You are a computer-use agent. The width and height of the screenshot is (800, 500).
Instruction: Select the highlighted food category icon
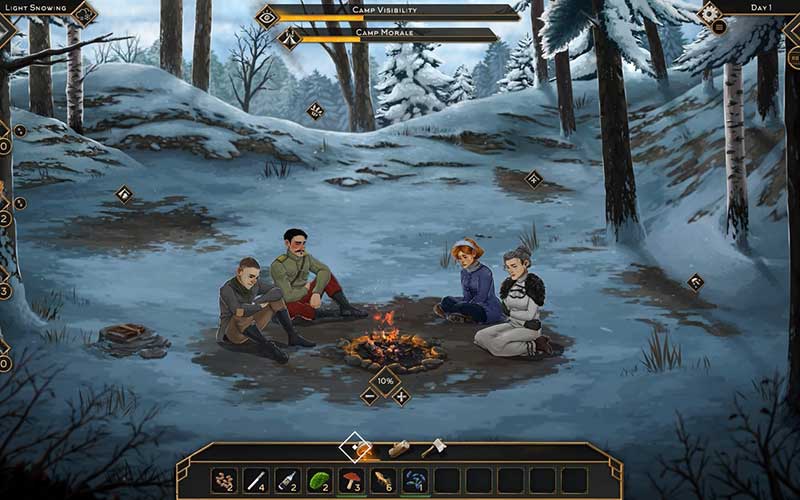click(x=357, y=447)
